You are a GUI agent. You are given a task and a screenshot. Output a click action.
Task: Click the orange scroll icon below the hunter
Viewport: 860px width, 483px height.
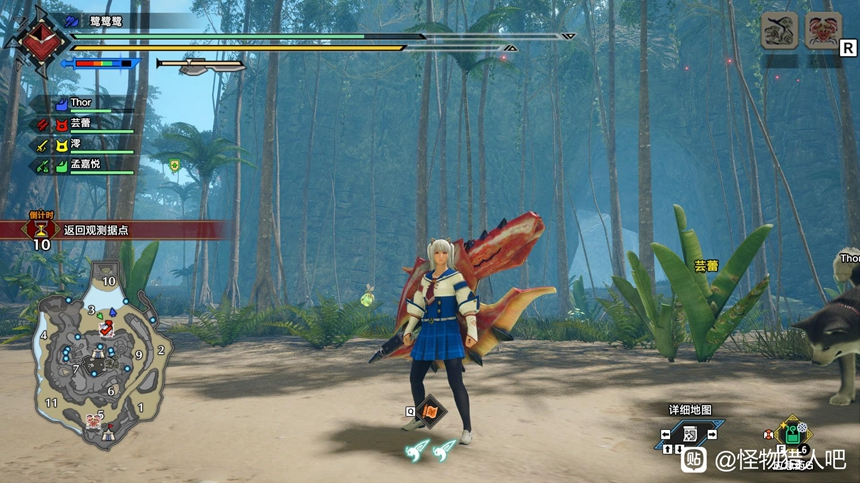[429, 408]
